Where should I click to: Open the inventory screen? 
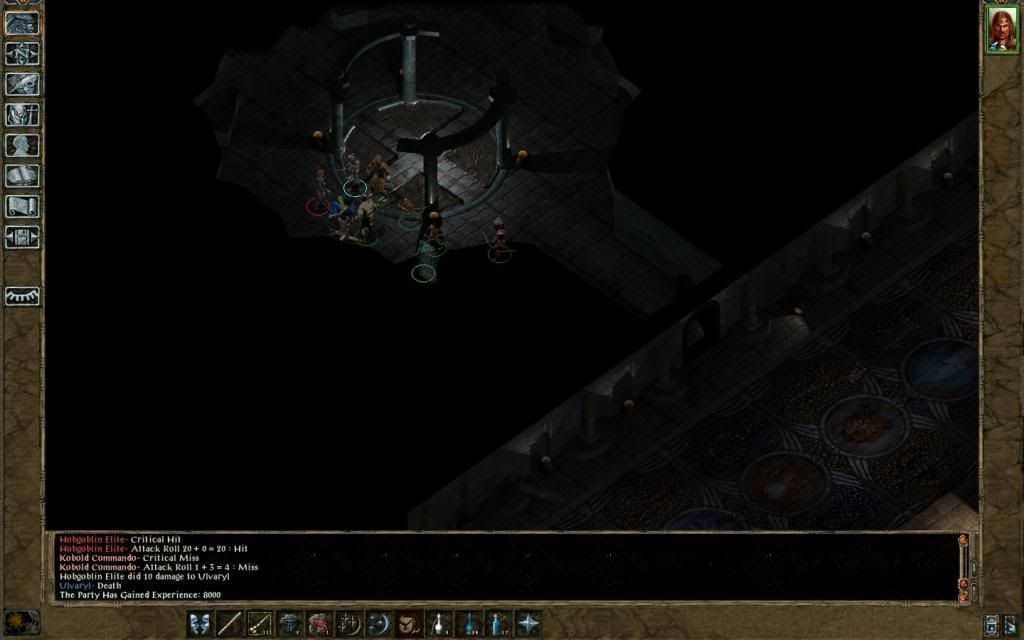(x=22, y=115)
